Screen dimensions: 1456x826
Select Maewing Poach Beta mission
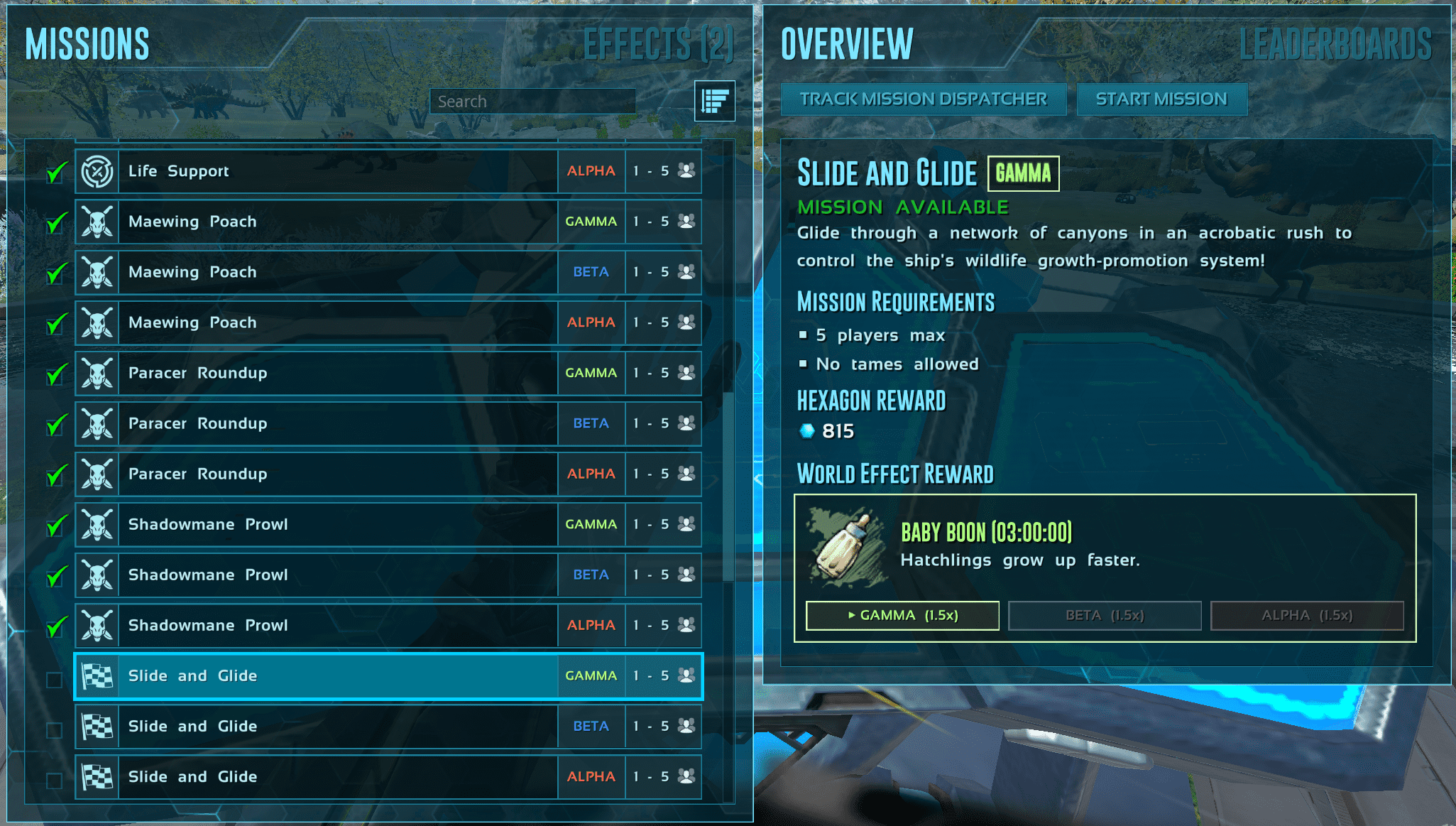click(x=388, y=272)
